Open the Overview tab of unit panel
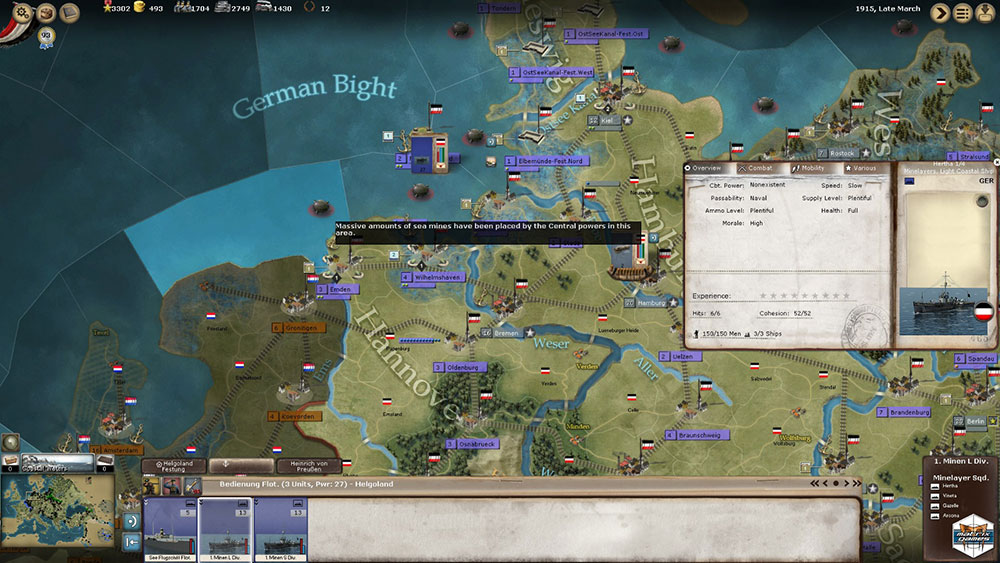The height and width of the screenshot is (563, 1000). click(708, 168)
